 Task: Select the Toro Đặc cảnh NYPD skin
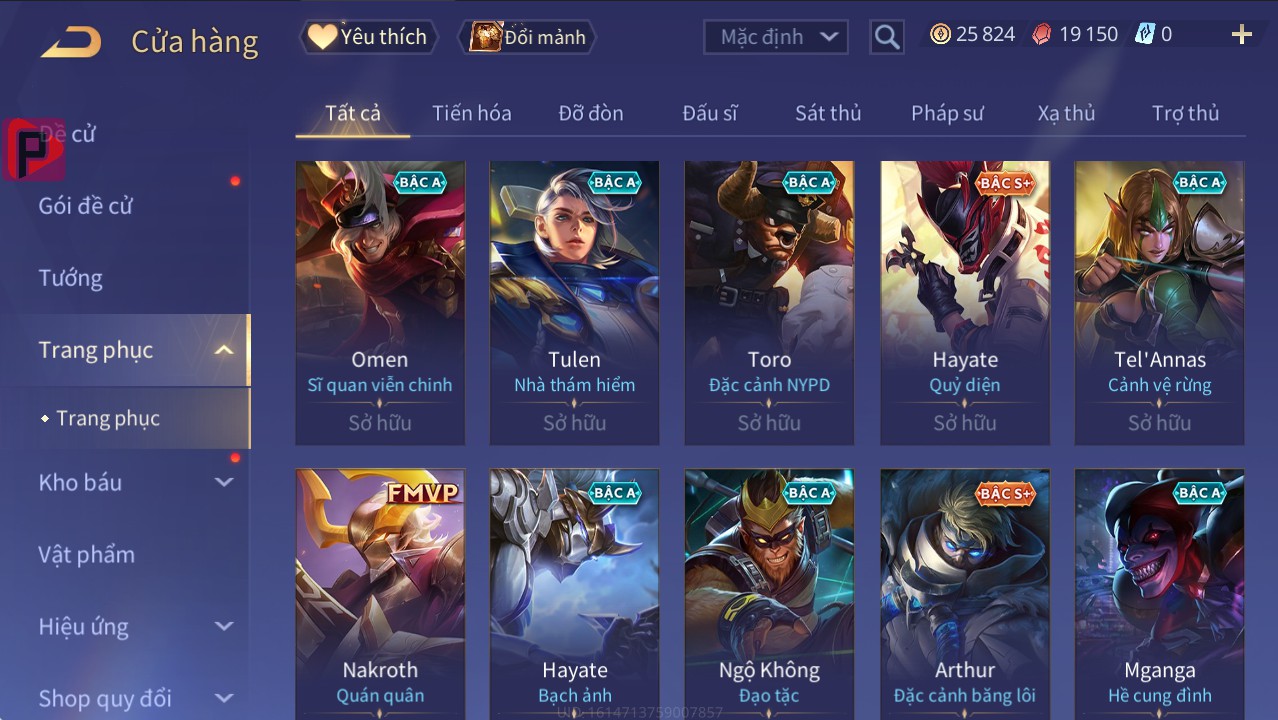pyautogui.click(x=769, y=302)
